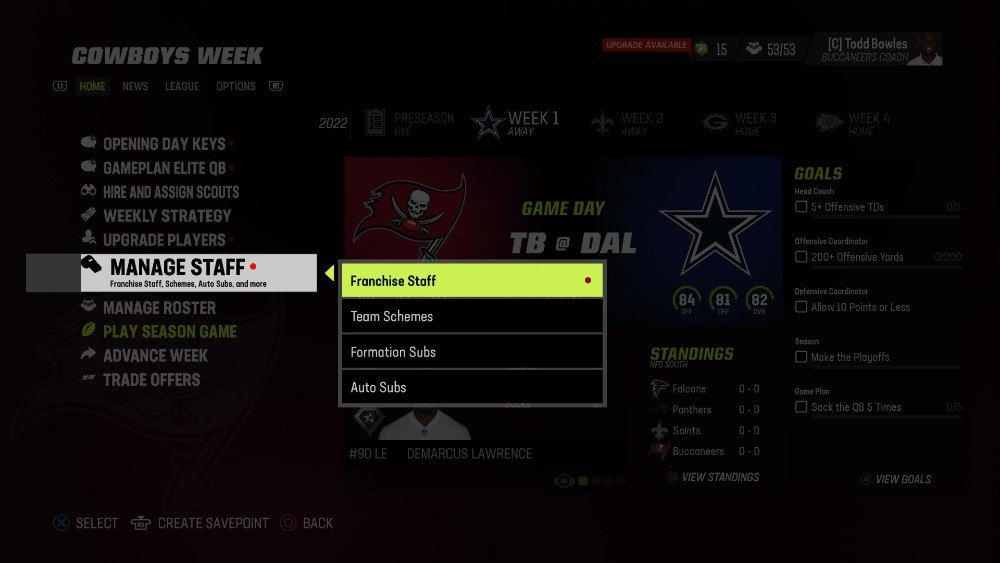Screen dimensions: 1000x563
Task: Open the Weekly Strategy menu
Action: tap(166, 216)
